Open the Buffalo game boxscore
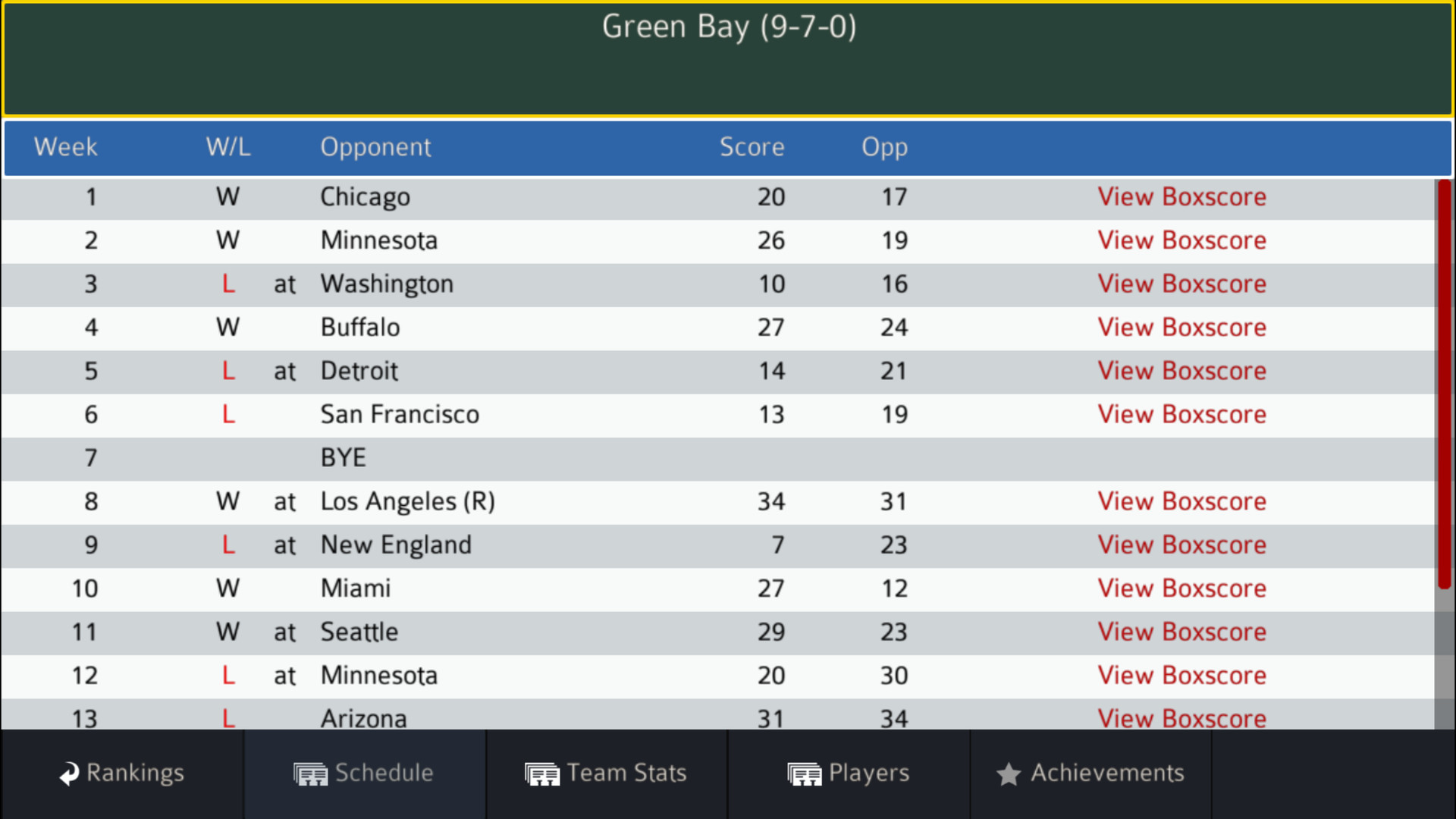The image size is (1456, 819). click(1182, 328)
